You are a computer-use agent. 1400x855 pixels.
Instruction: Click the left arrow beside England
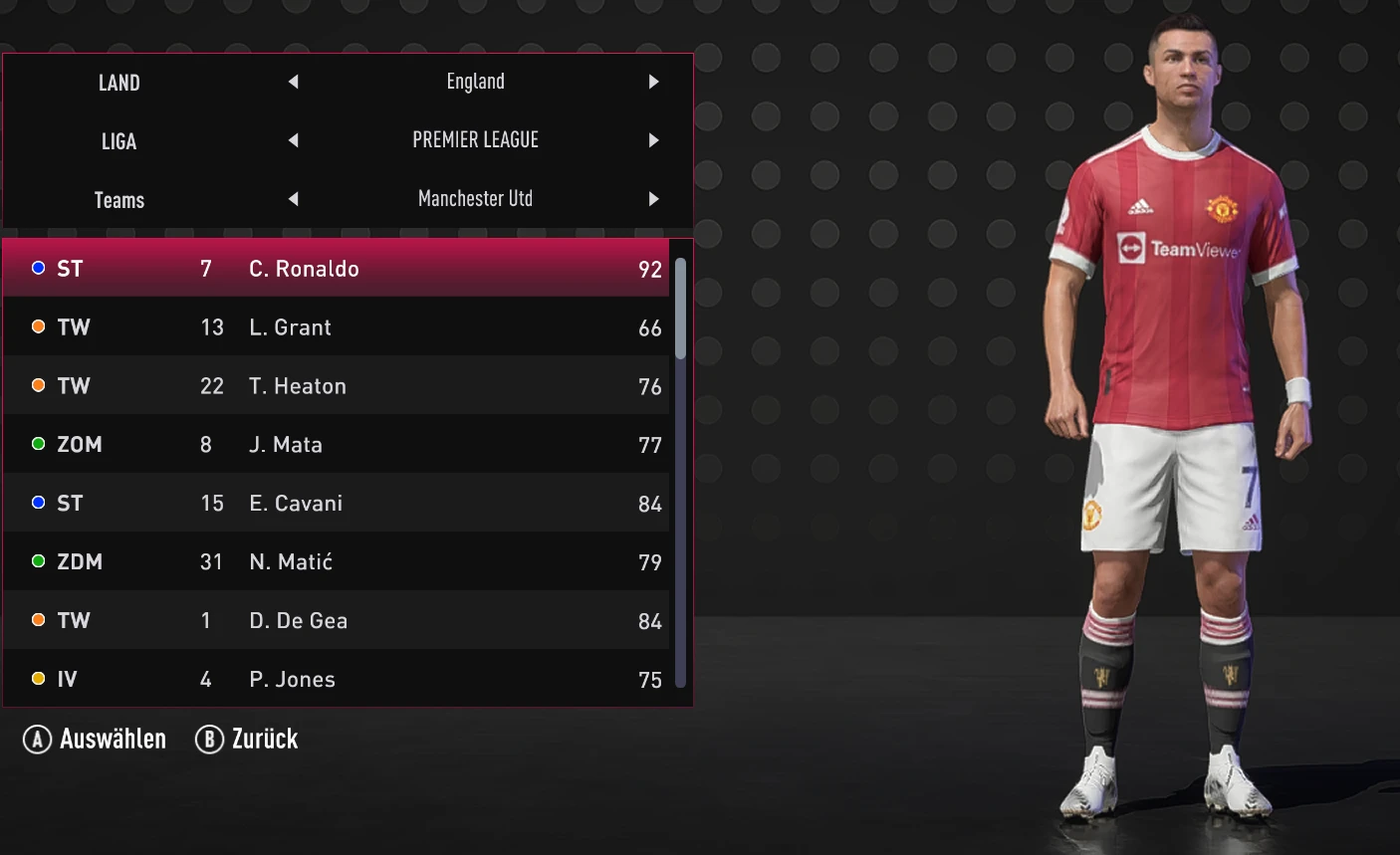(294, 82)
